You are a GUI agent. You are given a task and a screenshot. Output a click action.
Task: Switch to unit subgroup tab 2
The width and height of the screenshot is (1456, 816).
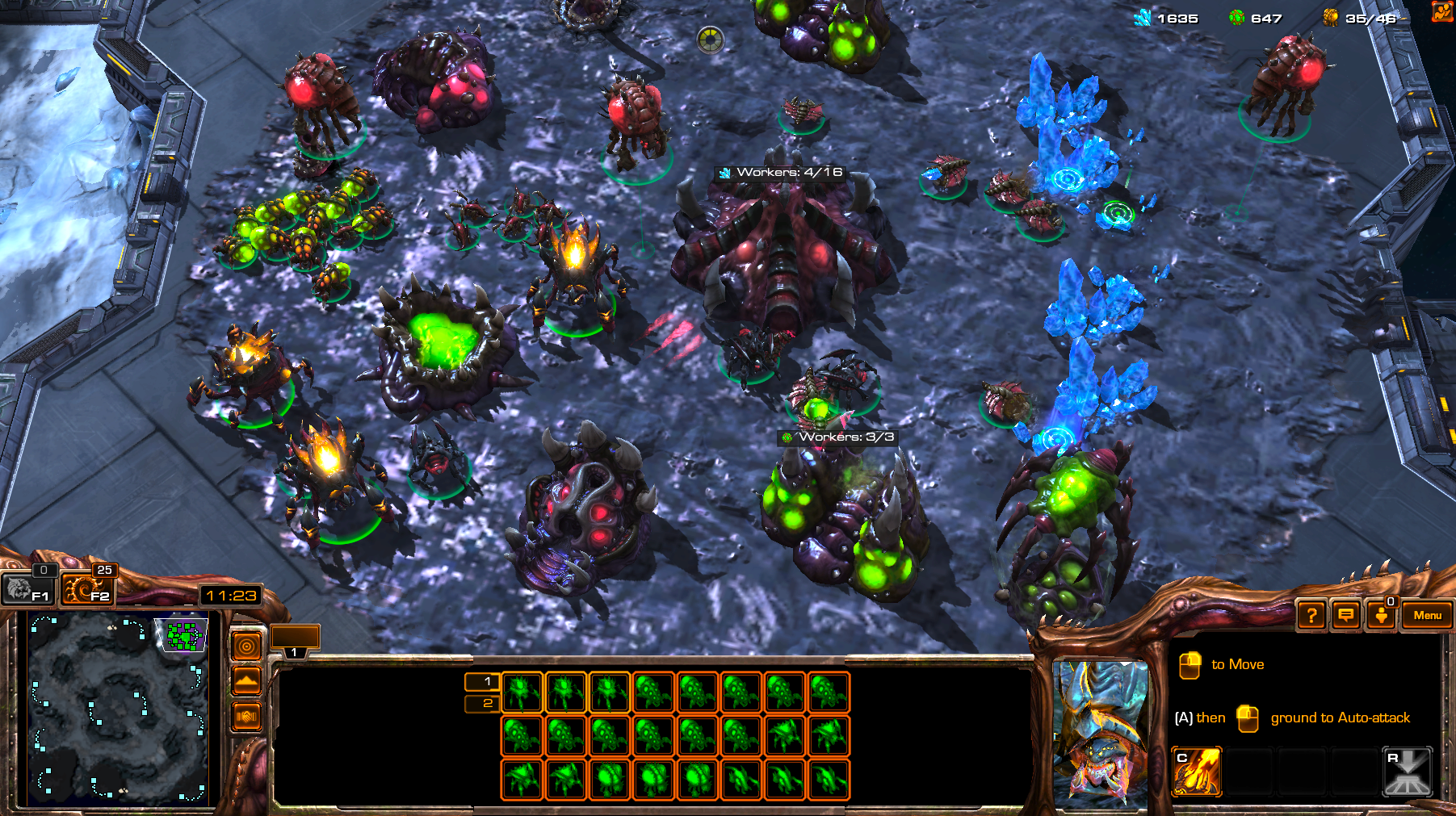pyautogui.click(x=486, y=704)
